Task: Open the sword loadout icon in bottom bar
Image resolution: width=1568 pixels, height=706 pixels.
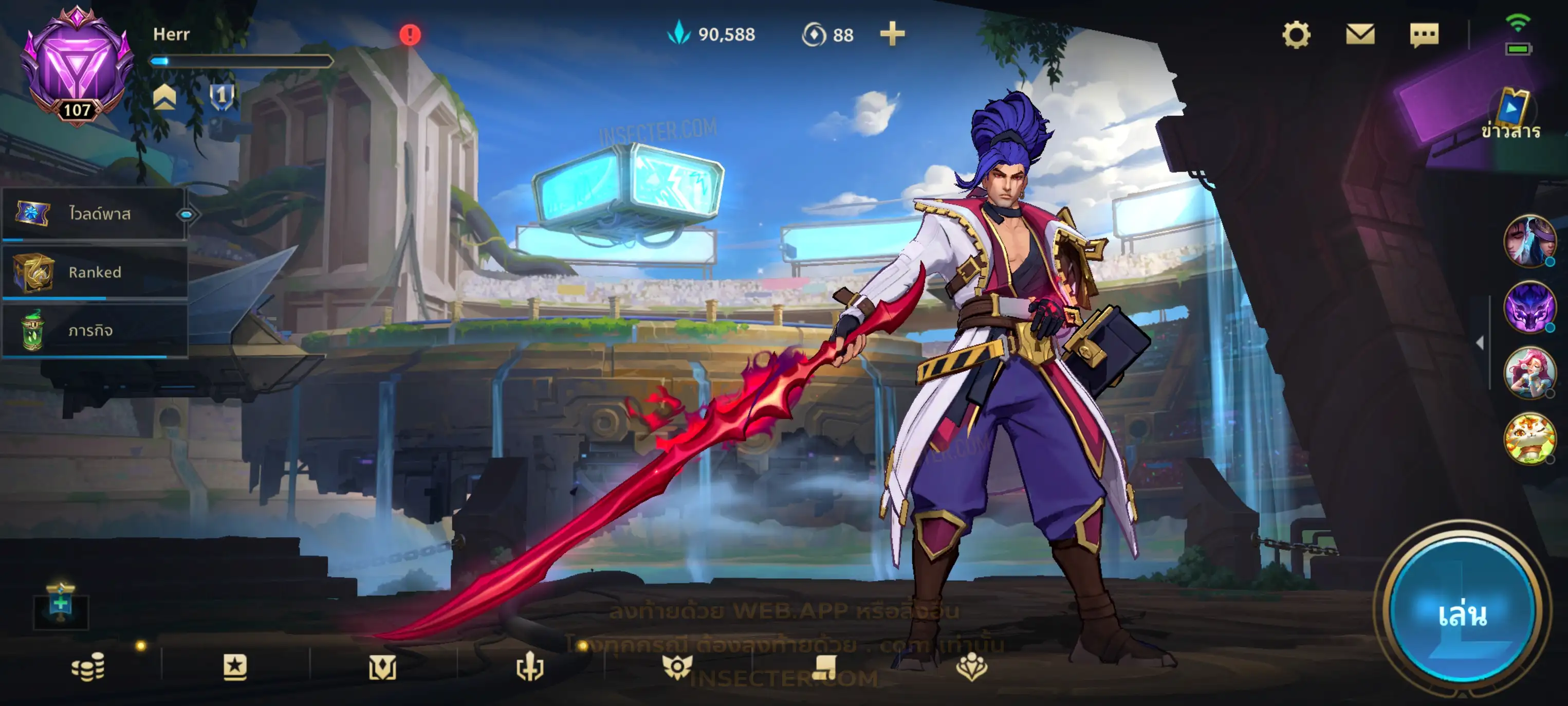Action: coord(529,667)
